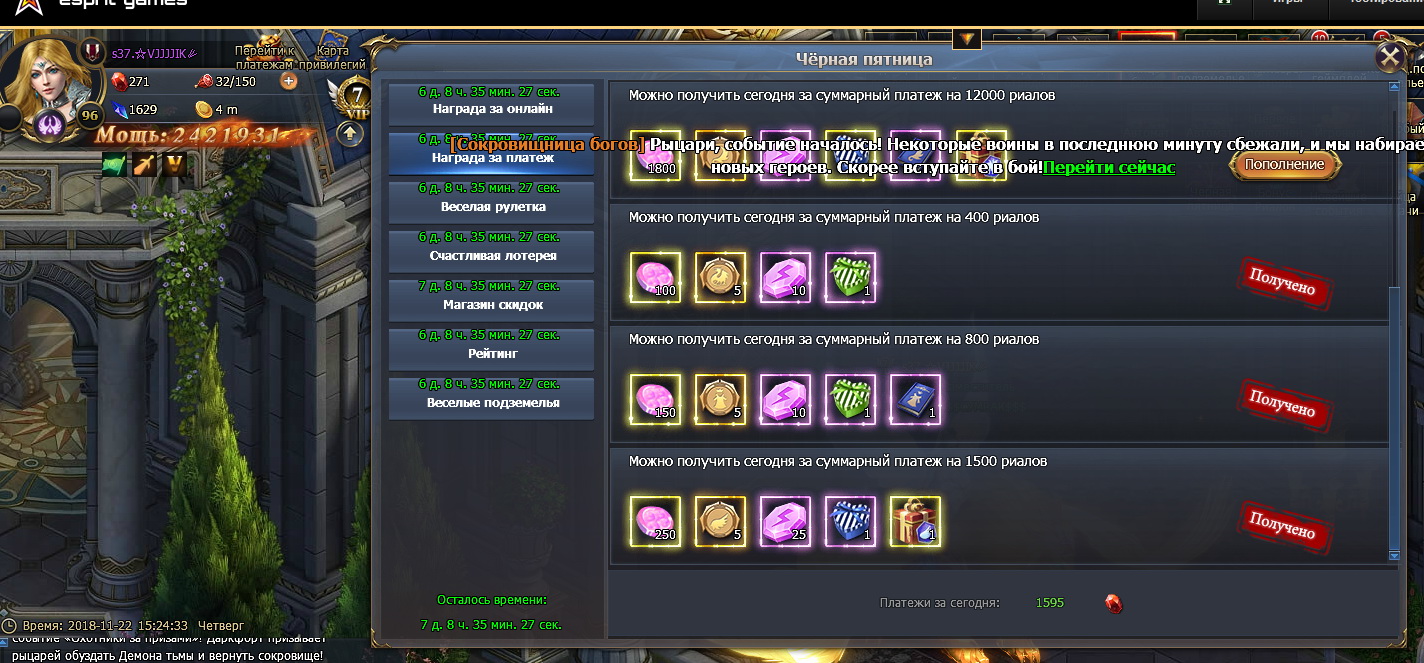
Task: Click the green flag buff icon
Action: (x=114, y=165)
